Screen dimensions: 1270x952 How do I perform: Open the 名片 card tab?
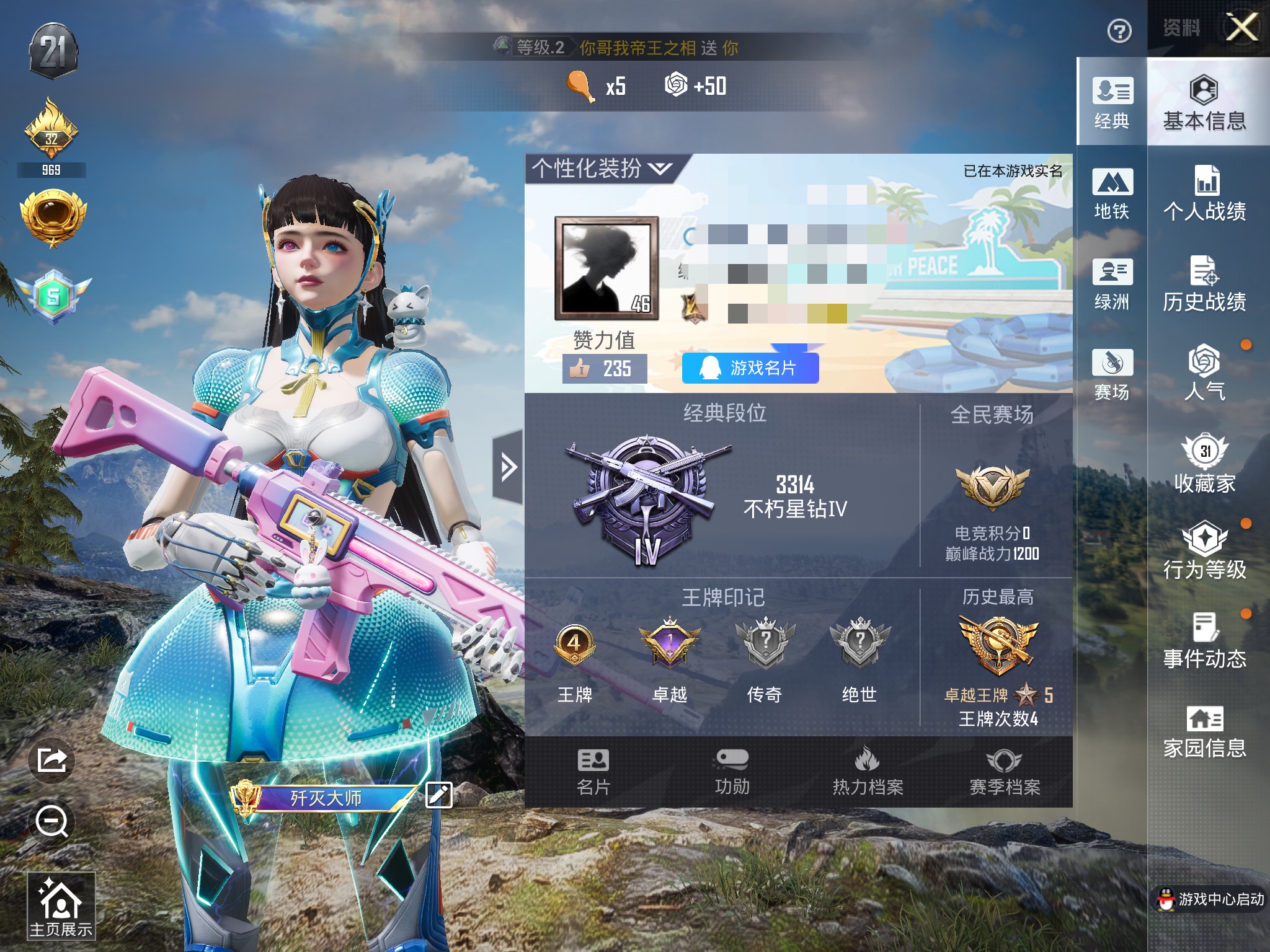pyautogui.click(x=593, y=772)
